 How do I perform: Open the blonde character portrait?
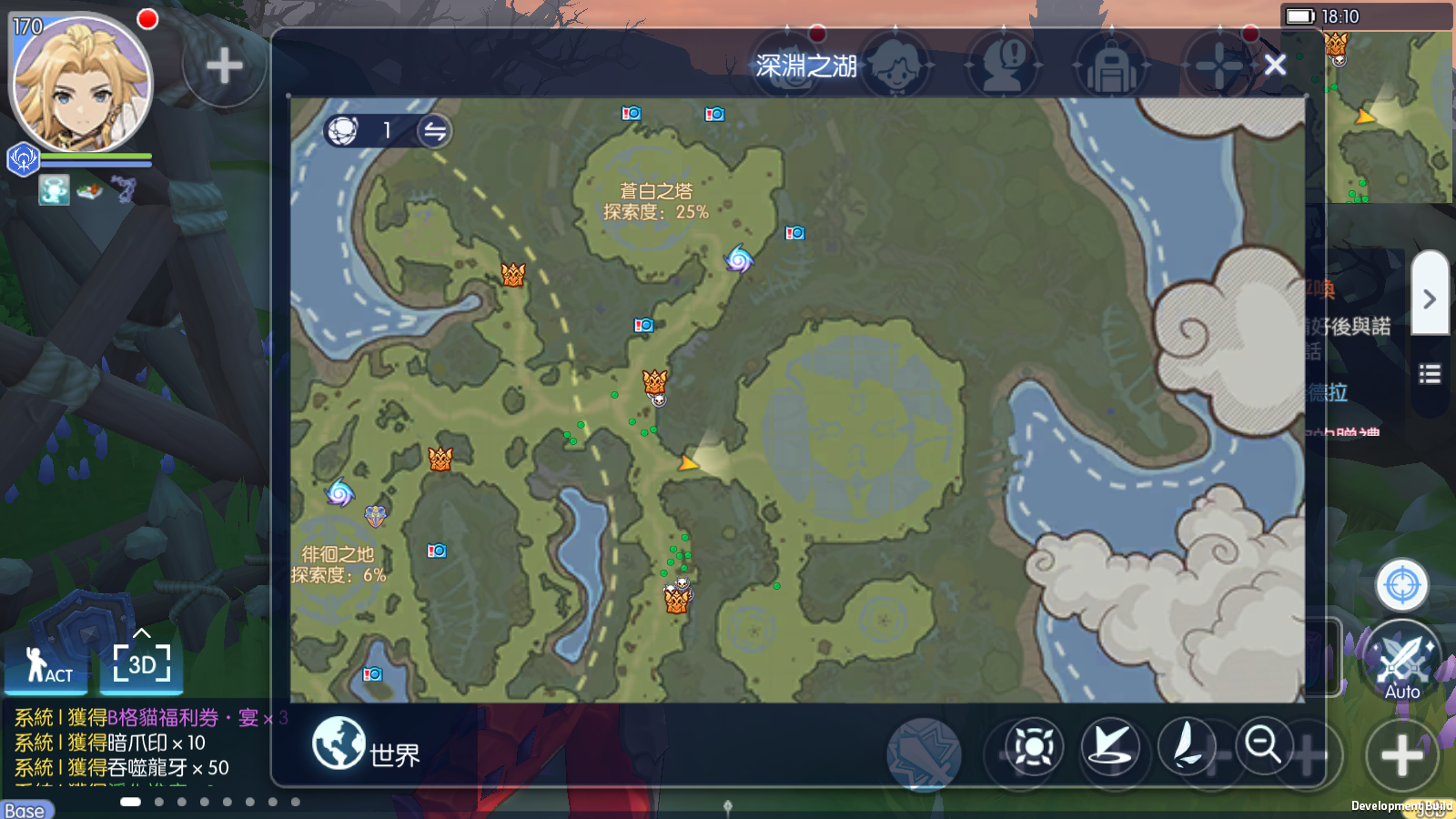(x=80, y=84)
